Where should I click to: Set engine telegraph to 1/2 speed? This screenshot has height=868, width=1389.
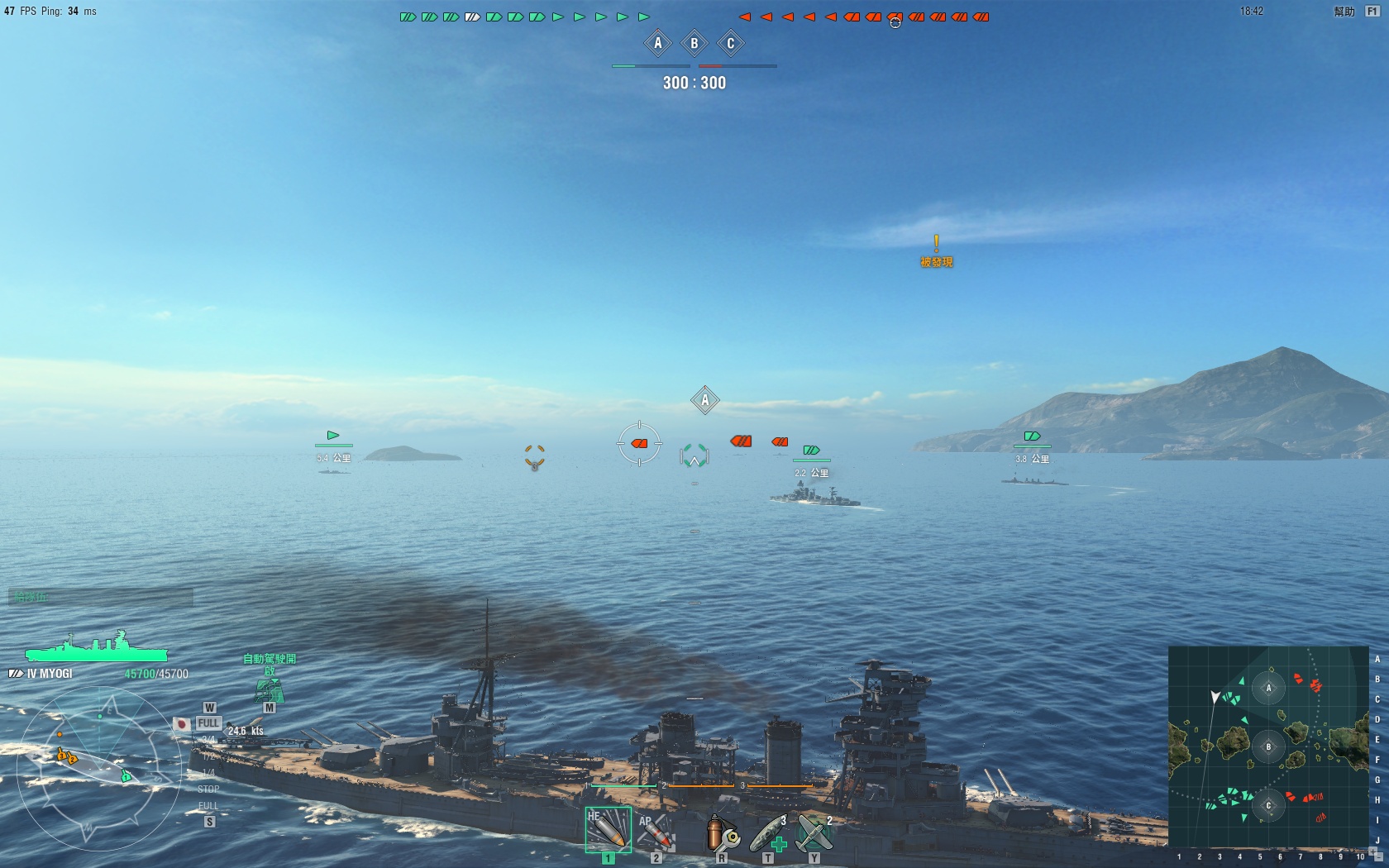208,756
